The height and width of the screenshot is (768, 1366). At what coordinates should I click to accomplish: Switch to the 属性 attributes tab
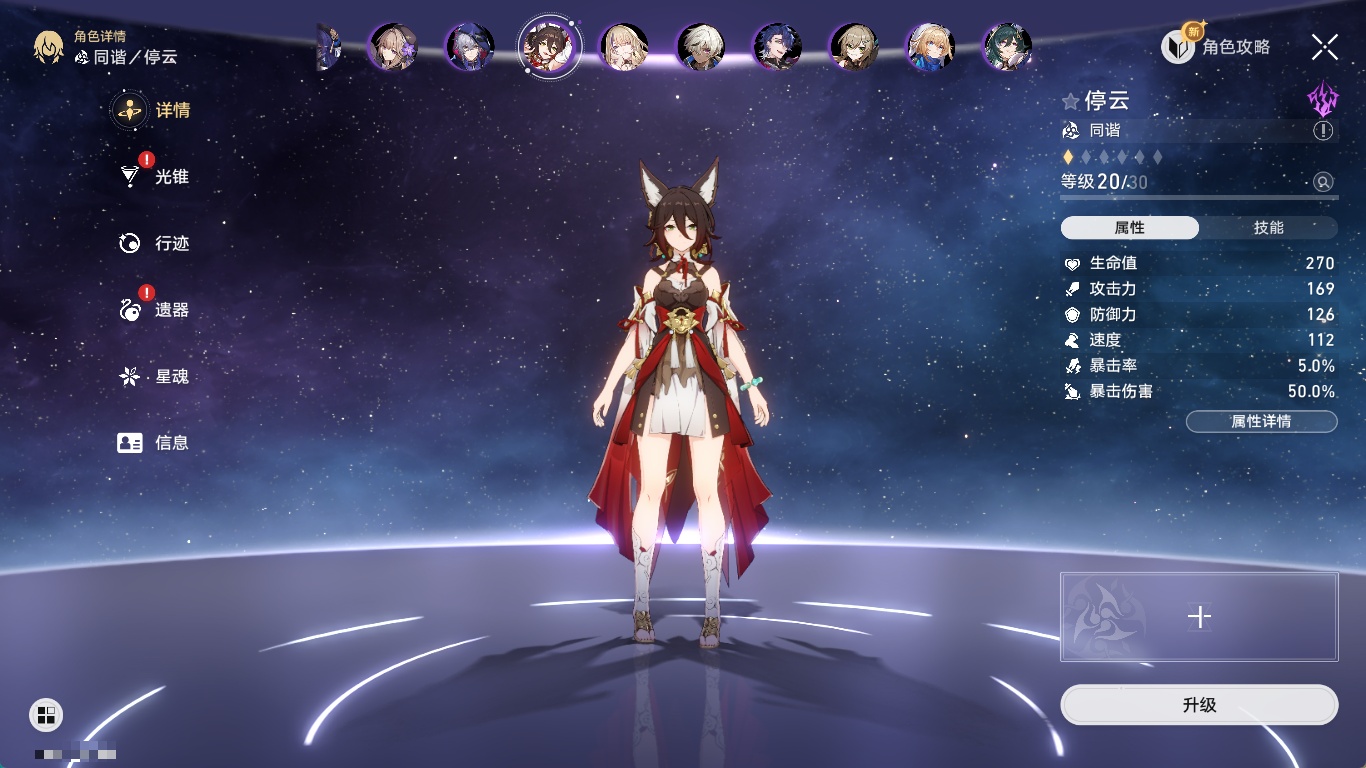pyautogui.click(x=1130, y=228)
